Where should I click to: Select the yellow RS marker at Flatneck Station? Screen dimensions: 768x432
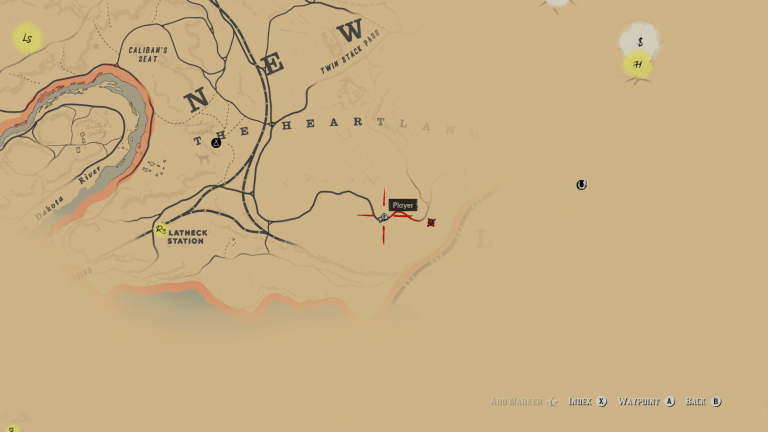[x=161, y=230]
